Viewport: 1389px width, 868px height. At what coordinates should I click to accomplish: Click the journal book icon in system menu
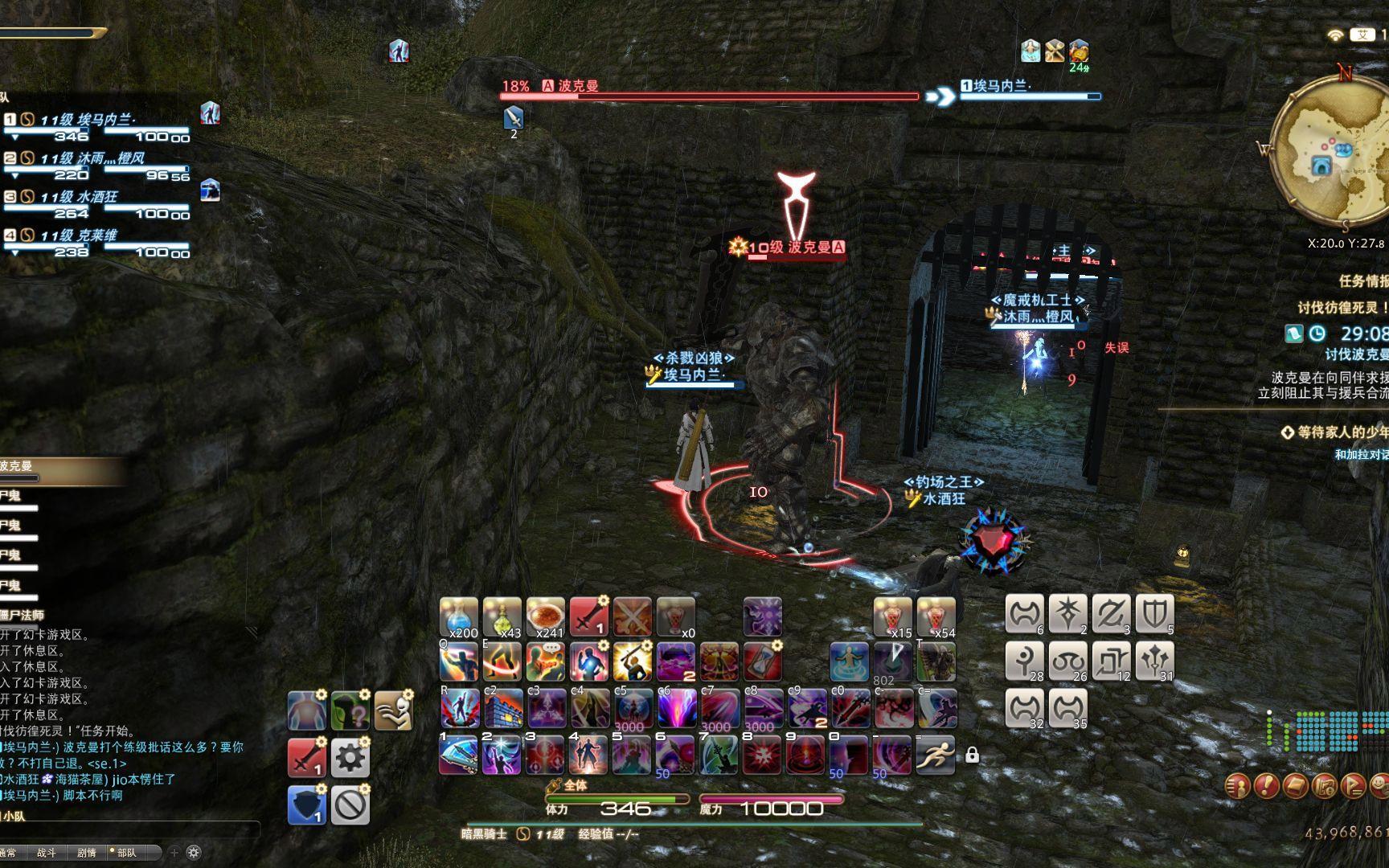1295,786
